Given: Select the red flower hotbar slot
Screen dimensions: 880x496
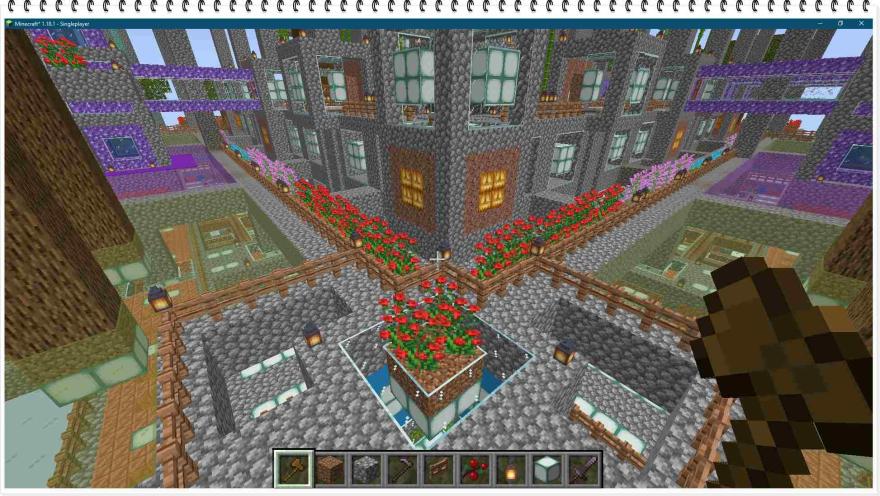Looking at the screenshot, I should point(475,468).
